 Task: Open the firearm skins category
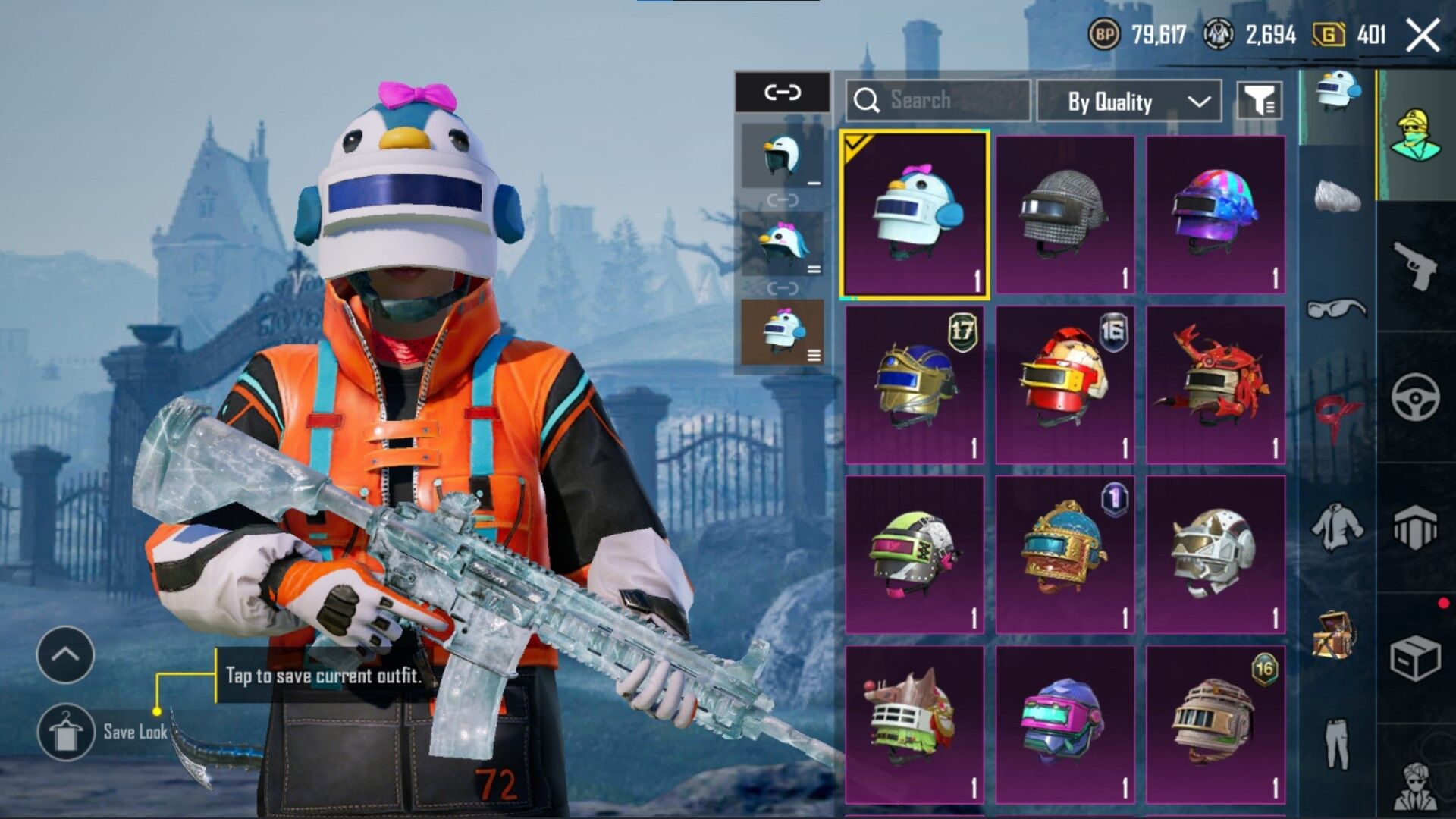[1415, 265]
